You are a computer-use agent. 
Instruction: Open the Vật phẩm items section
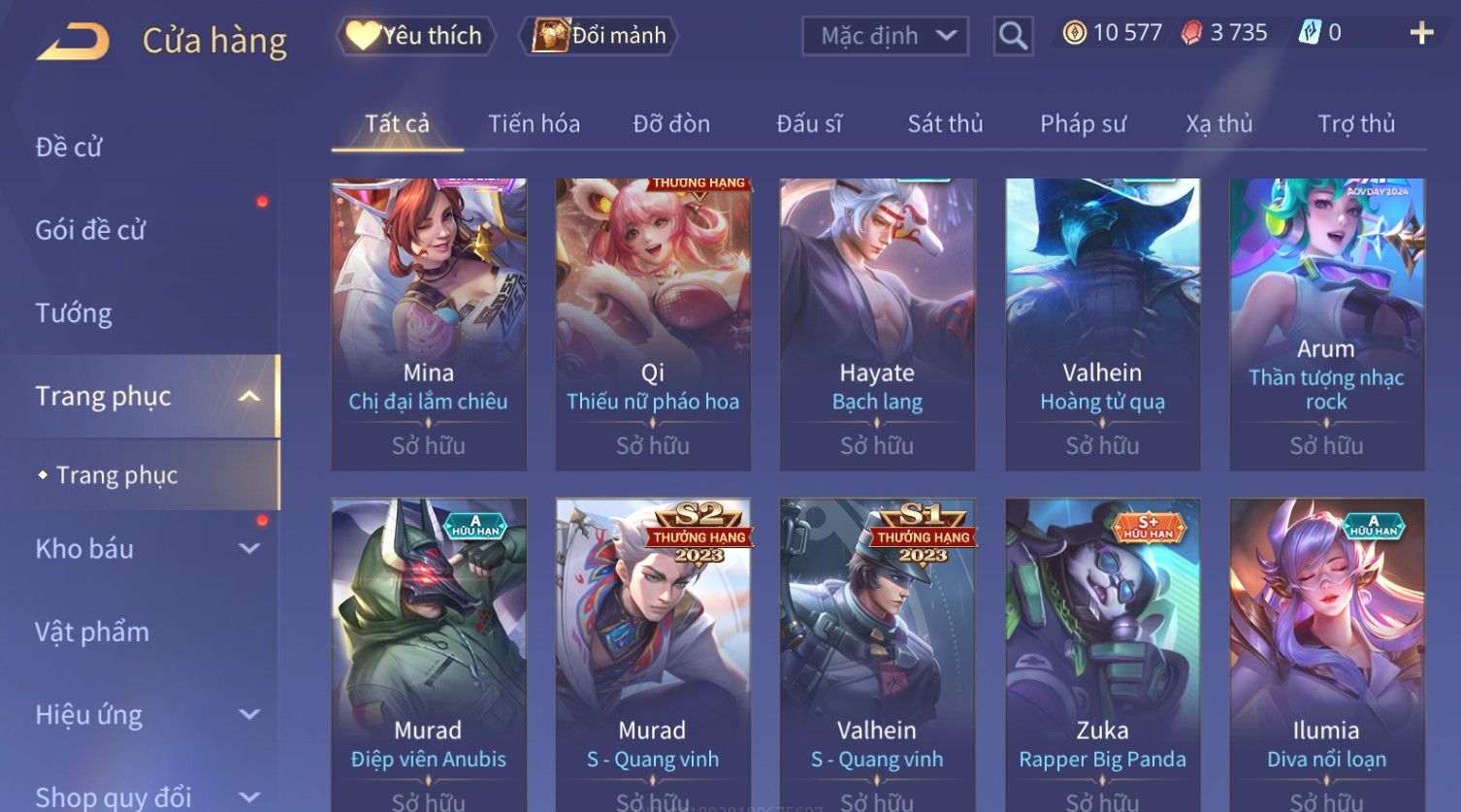coord(92,633)
